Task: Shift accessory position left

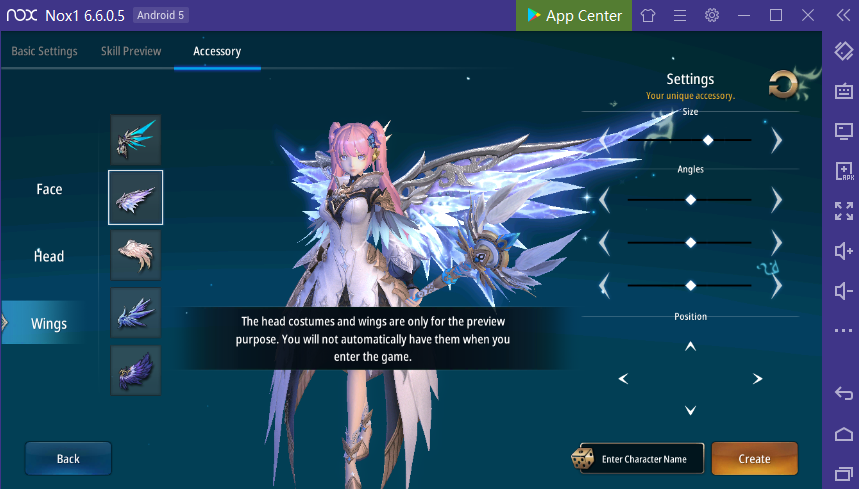Action: pyautogui.click(x=623, y=378)
